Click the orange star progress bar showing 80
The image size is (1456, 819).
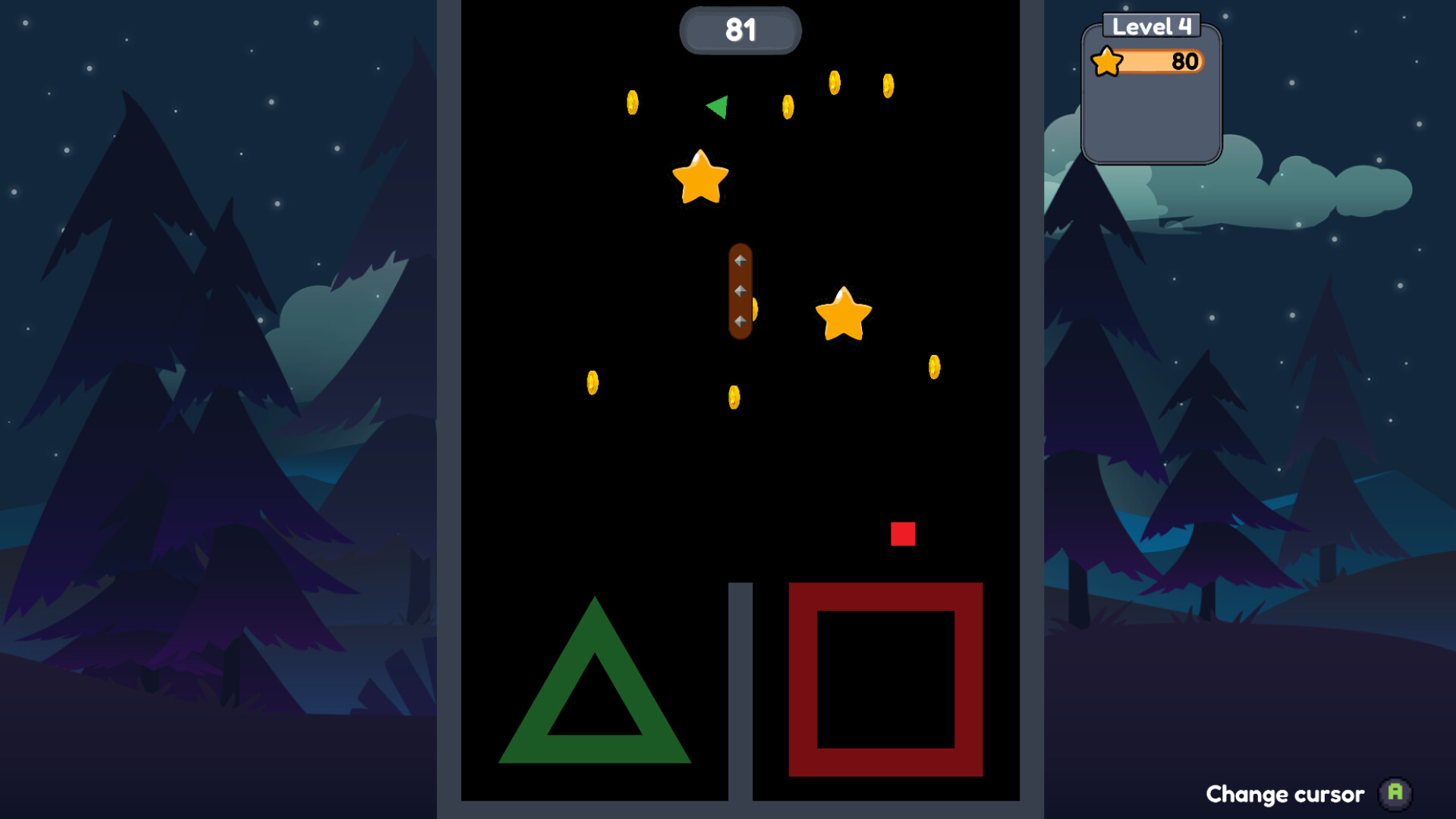point(1161,61)
